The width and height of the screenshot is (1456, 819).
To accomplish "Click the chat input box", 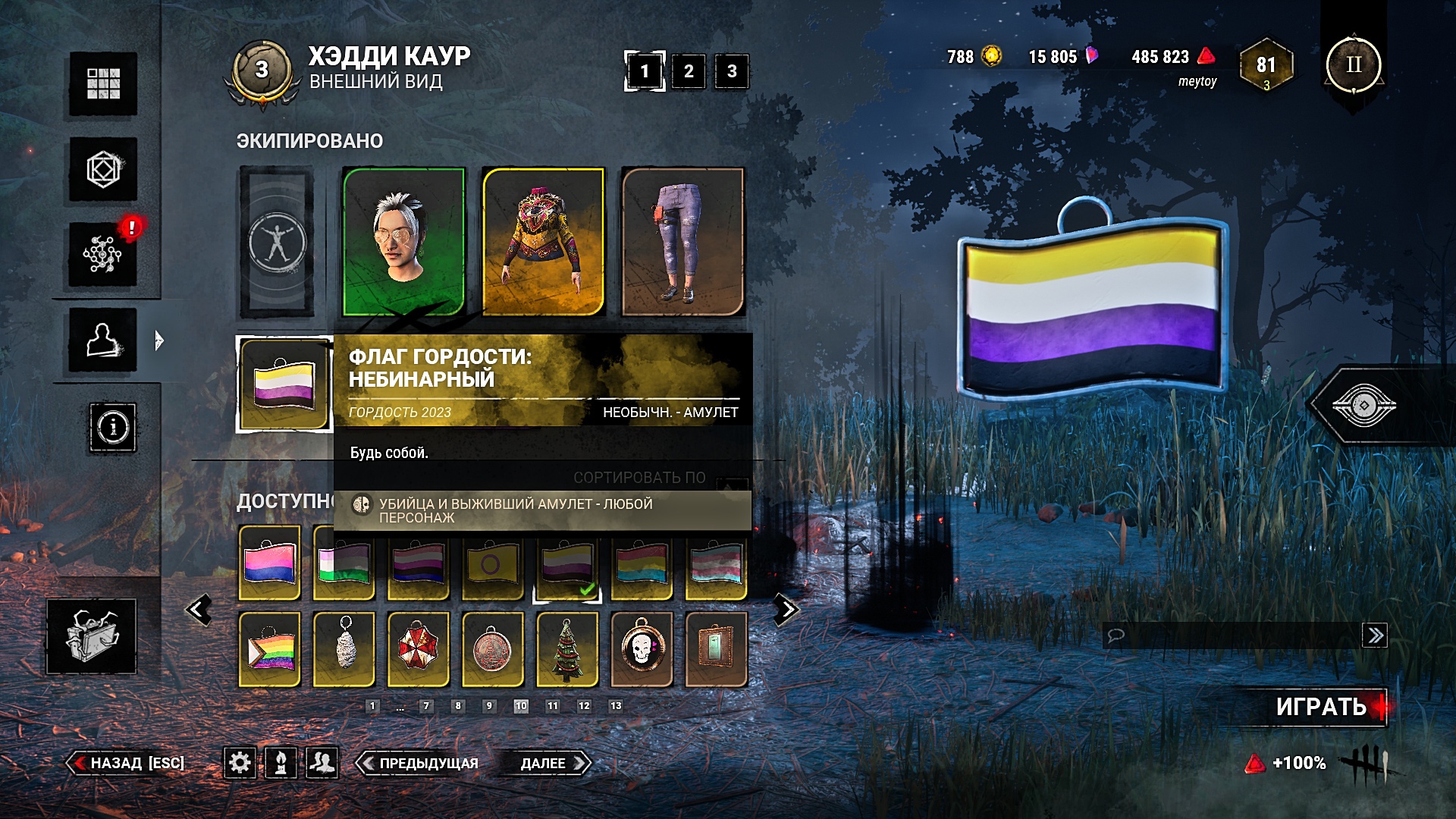I will tap(1232, 635).
